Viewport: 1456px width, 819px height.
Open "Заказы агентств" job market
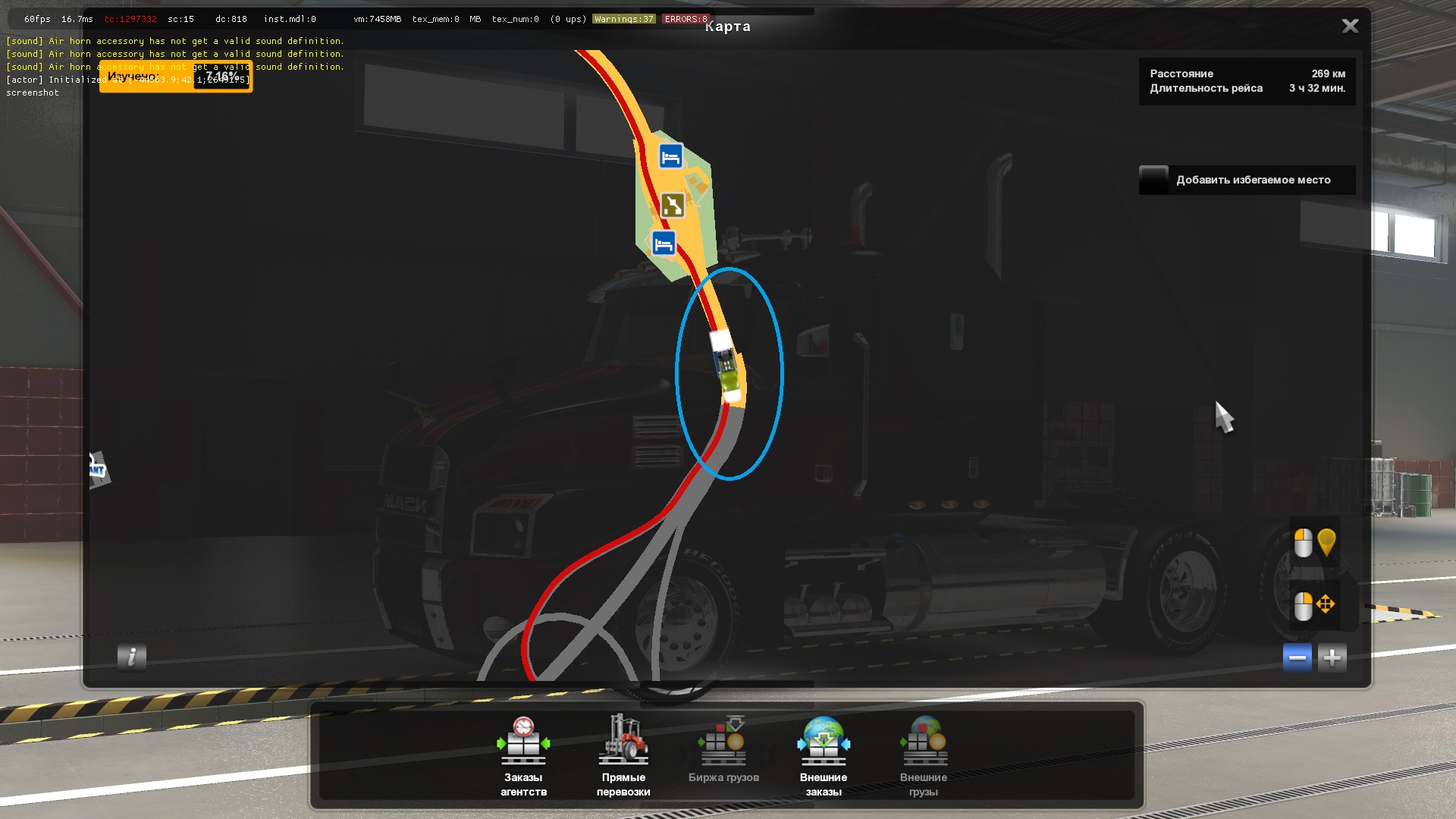(x=523, y=755)
